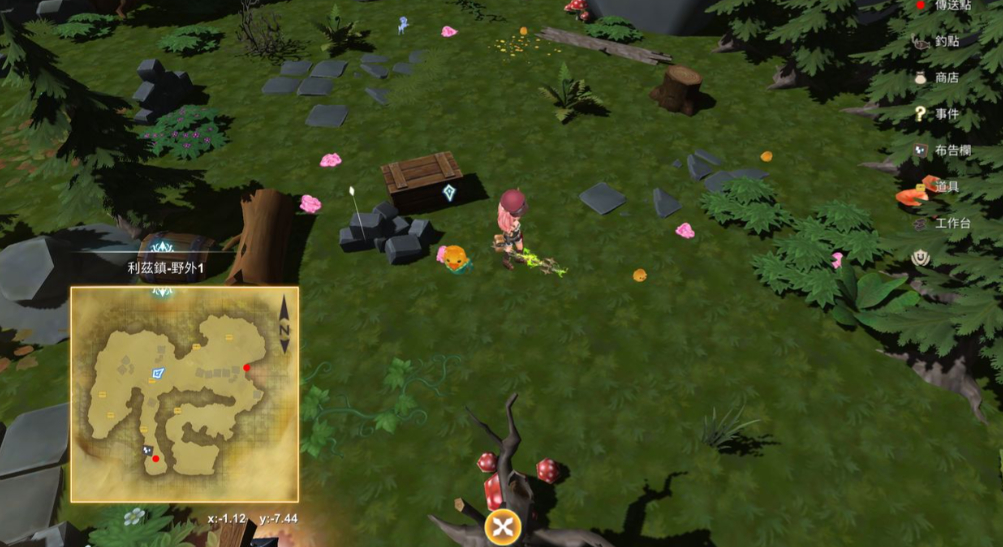The width and height of the screenshot is (1003, 547).
Task: Click the shield emblem legend icon
Action: click(921, 258)
